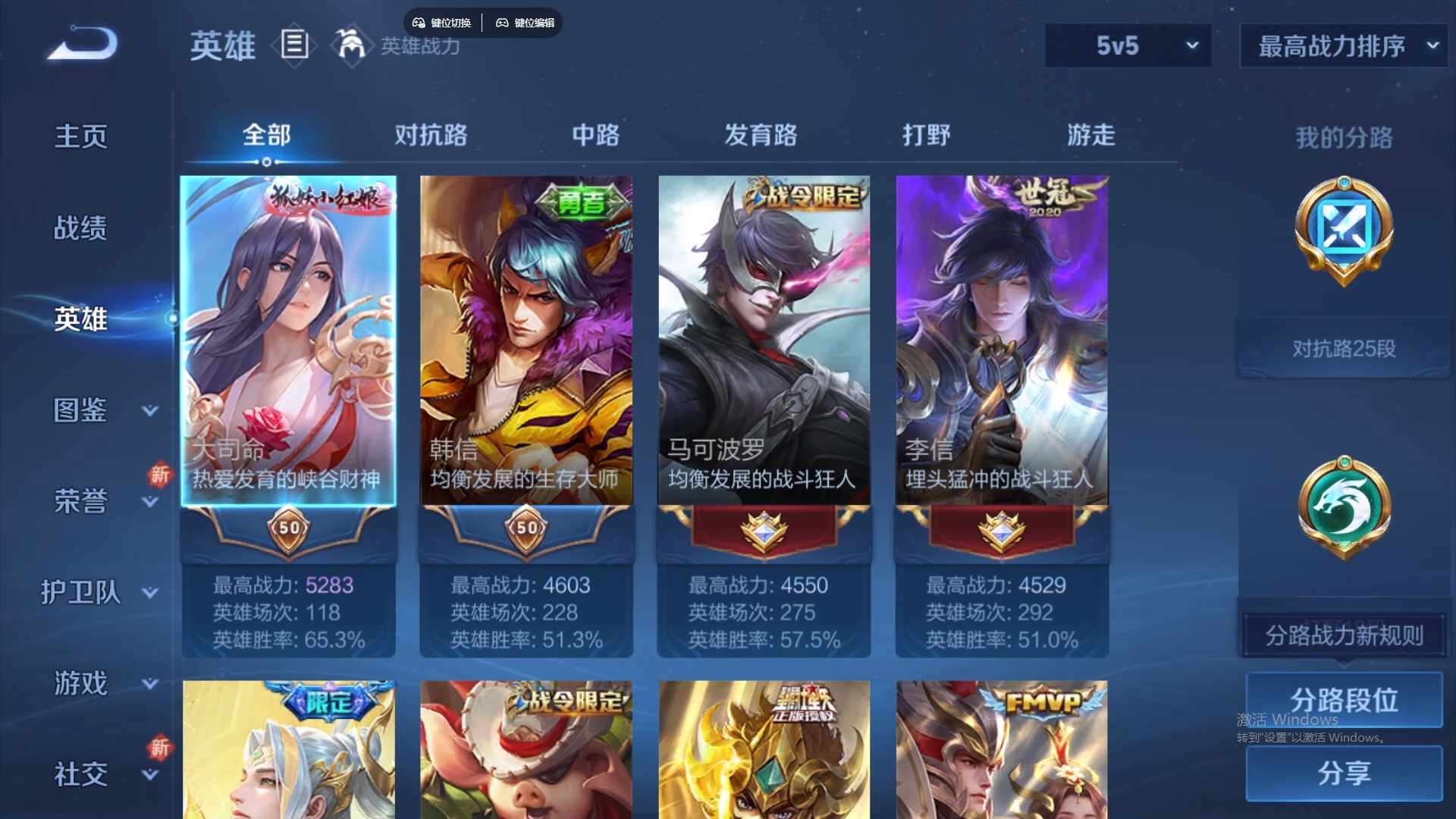Open the 韩信 hero card
This screenshot has width=1456, height=819.
click(x=526, y=341)
